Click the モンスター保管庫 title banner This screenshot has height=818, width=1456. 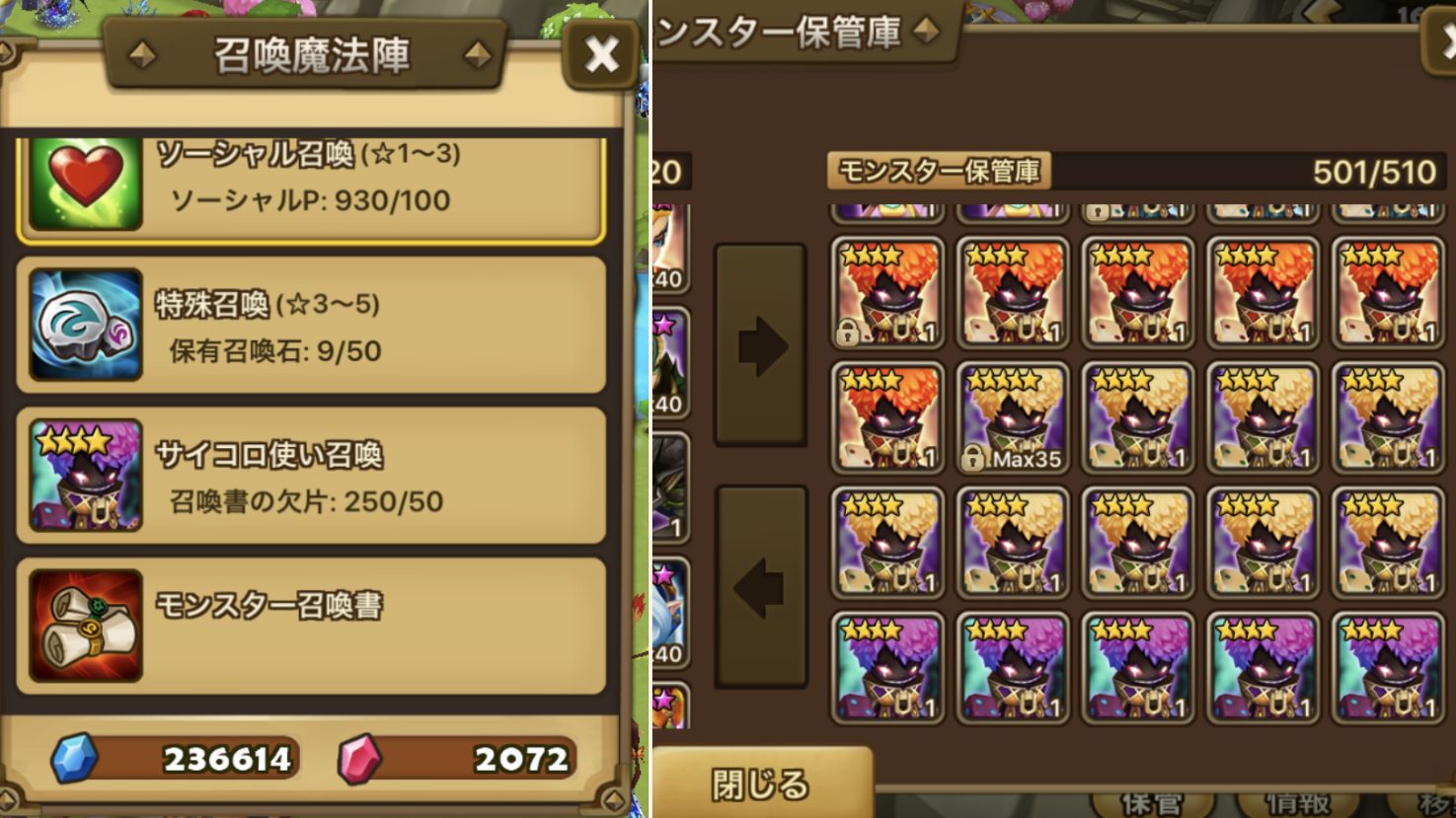(x=800, y=30)
